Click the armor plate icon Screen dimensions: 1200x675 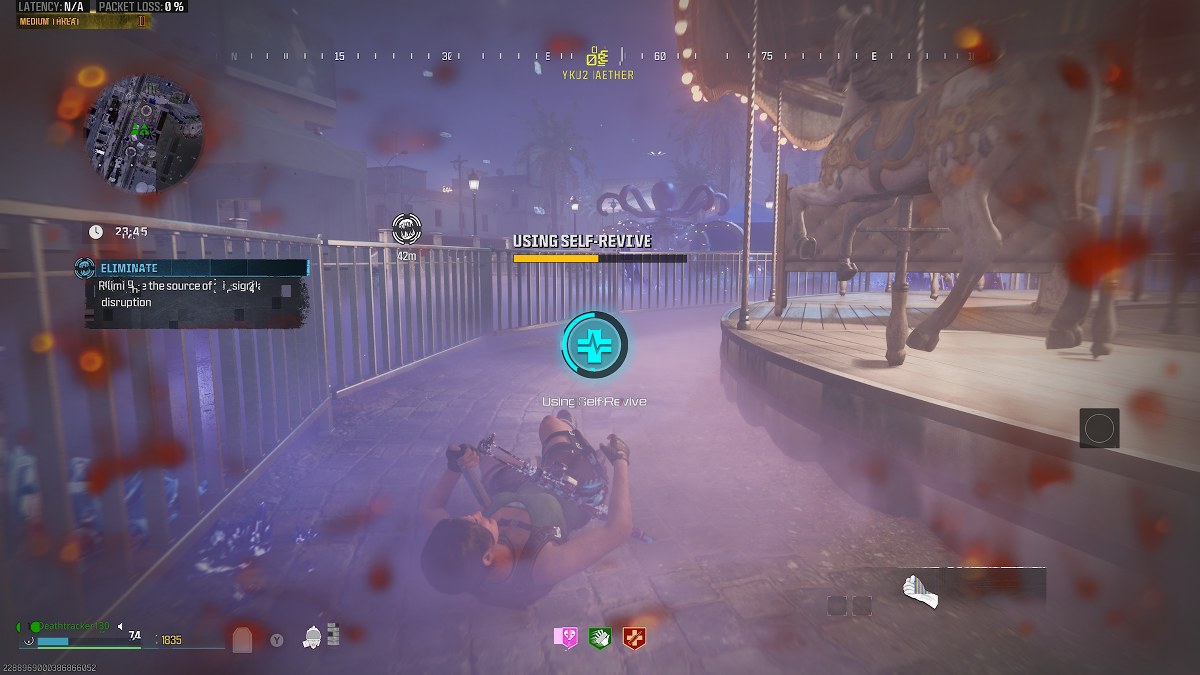[x=242, y=640]
